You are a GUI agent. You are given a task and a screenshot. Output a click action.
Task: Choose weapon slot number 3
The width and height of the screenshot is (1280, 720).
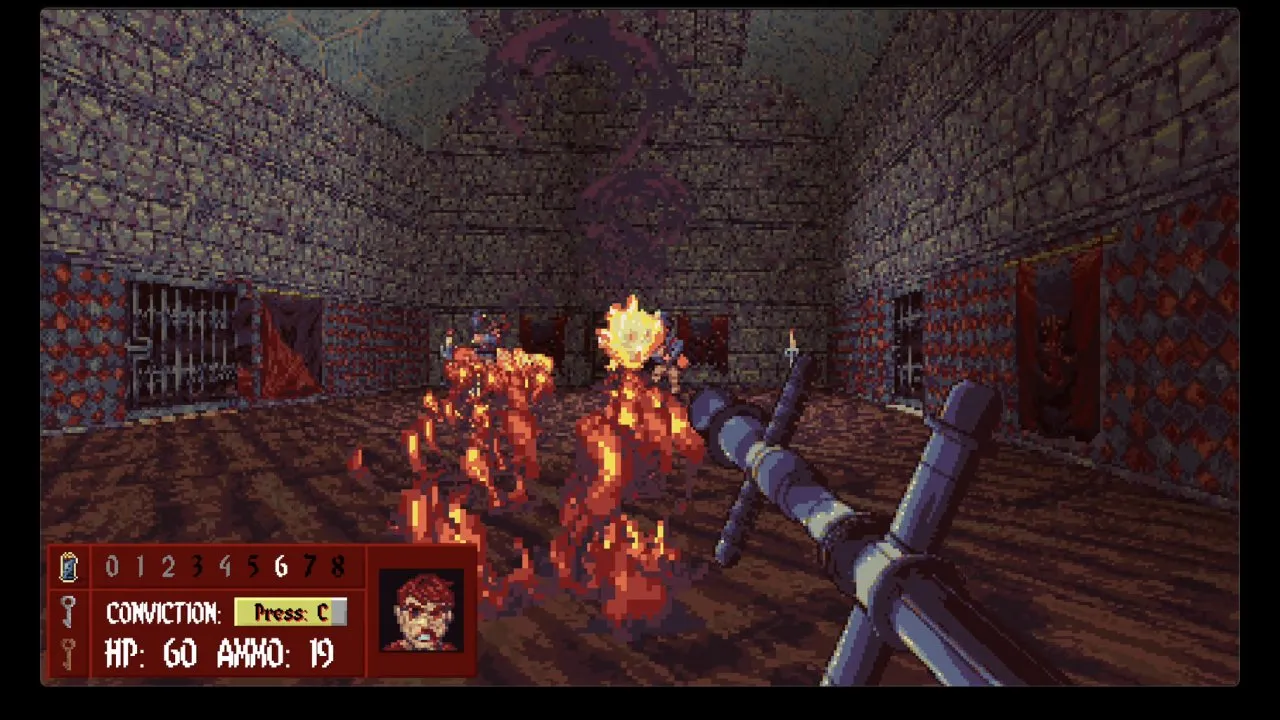click(x=197, y=567)
